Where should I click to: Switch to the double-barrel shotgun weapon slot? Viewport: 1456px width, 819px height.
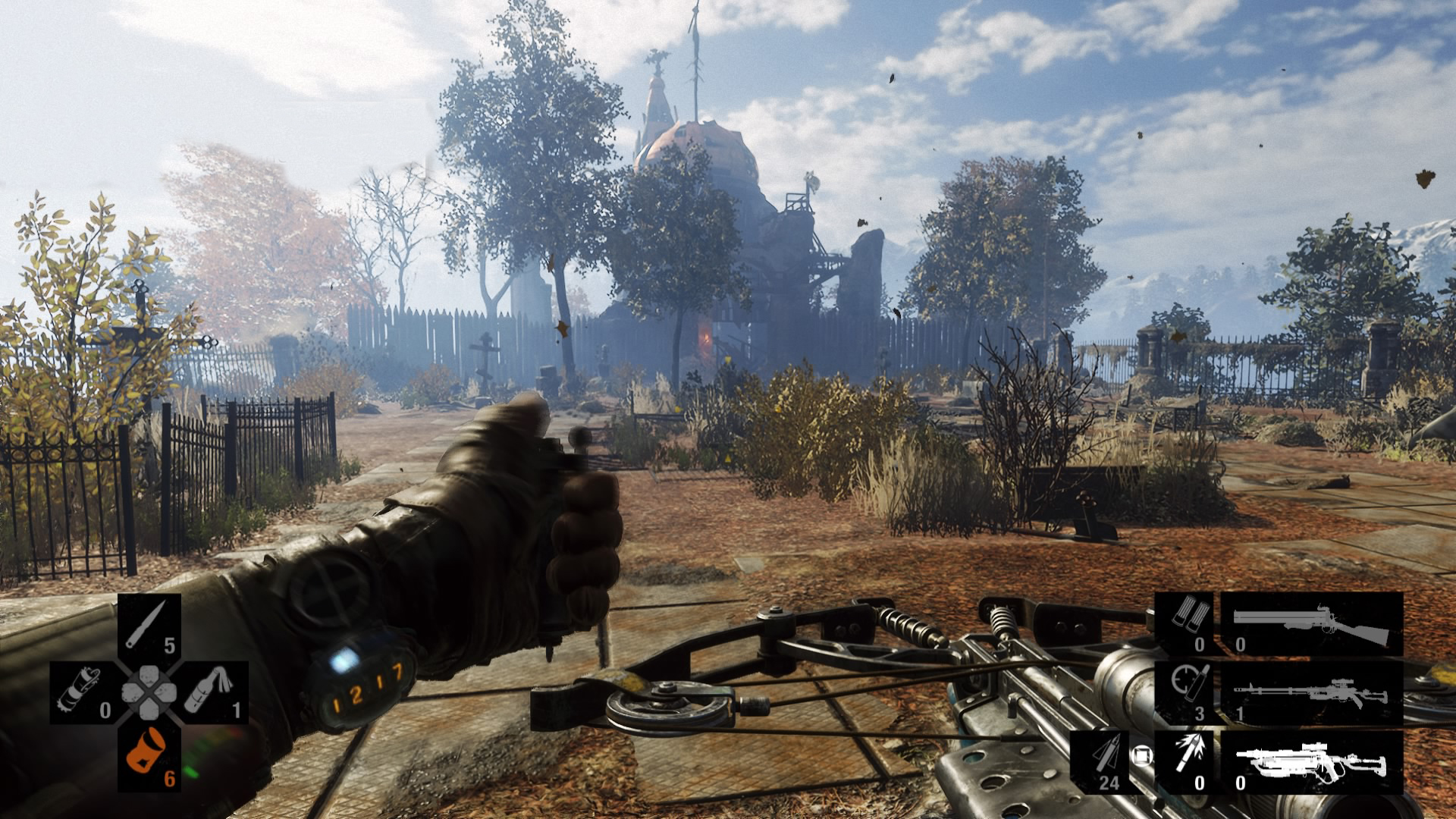point(1311,624)
